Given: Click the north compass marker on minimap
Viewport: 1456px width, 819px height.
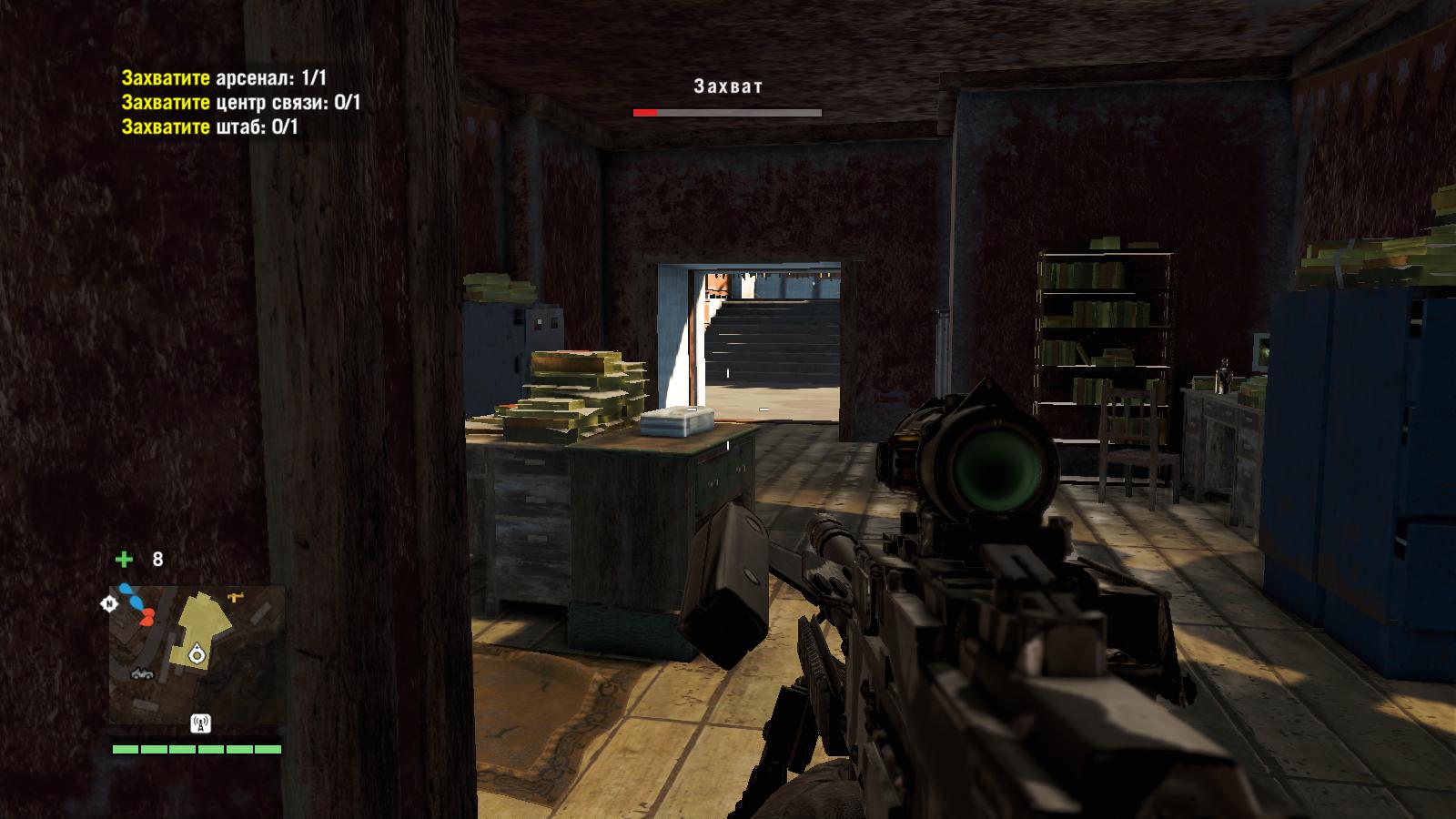Looking at the screenshot, I should click(109, 603).
